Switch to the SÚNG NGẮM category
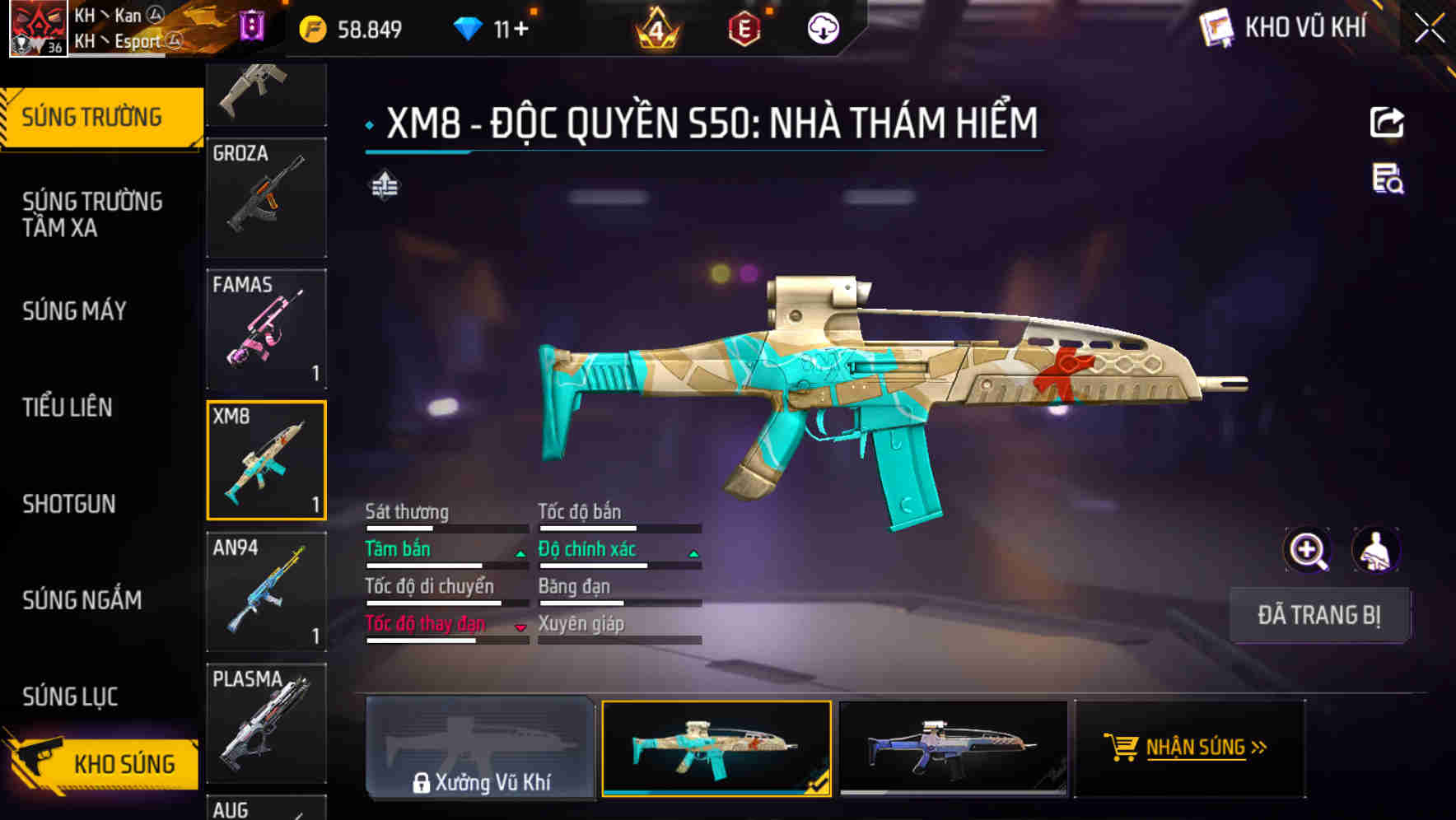 (82, 601)
